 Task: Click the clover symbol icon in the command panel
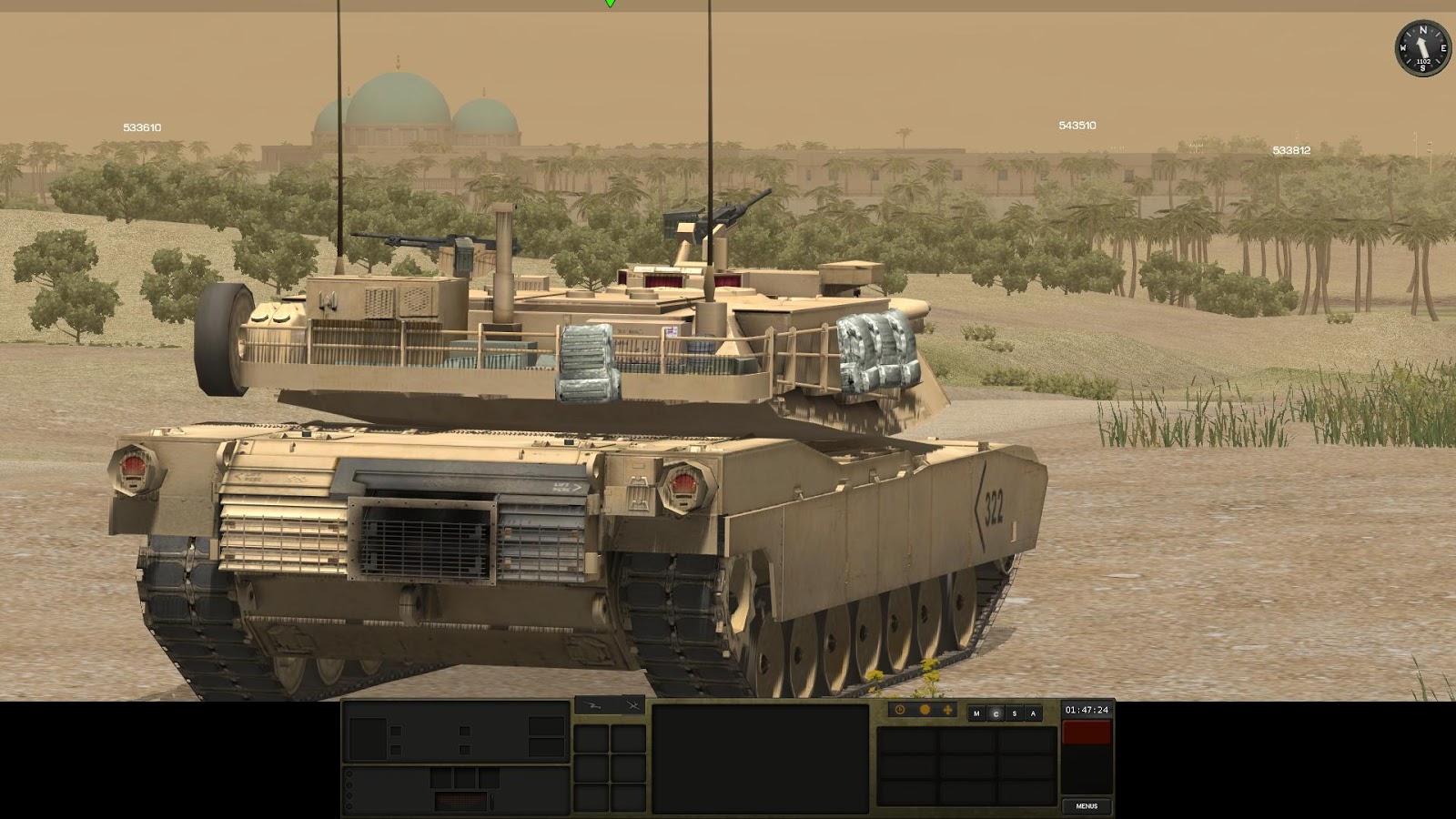click(x=947, y=711)
